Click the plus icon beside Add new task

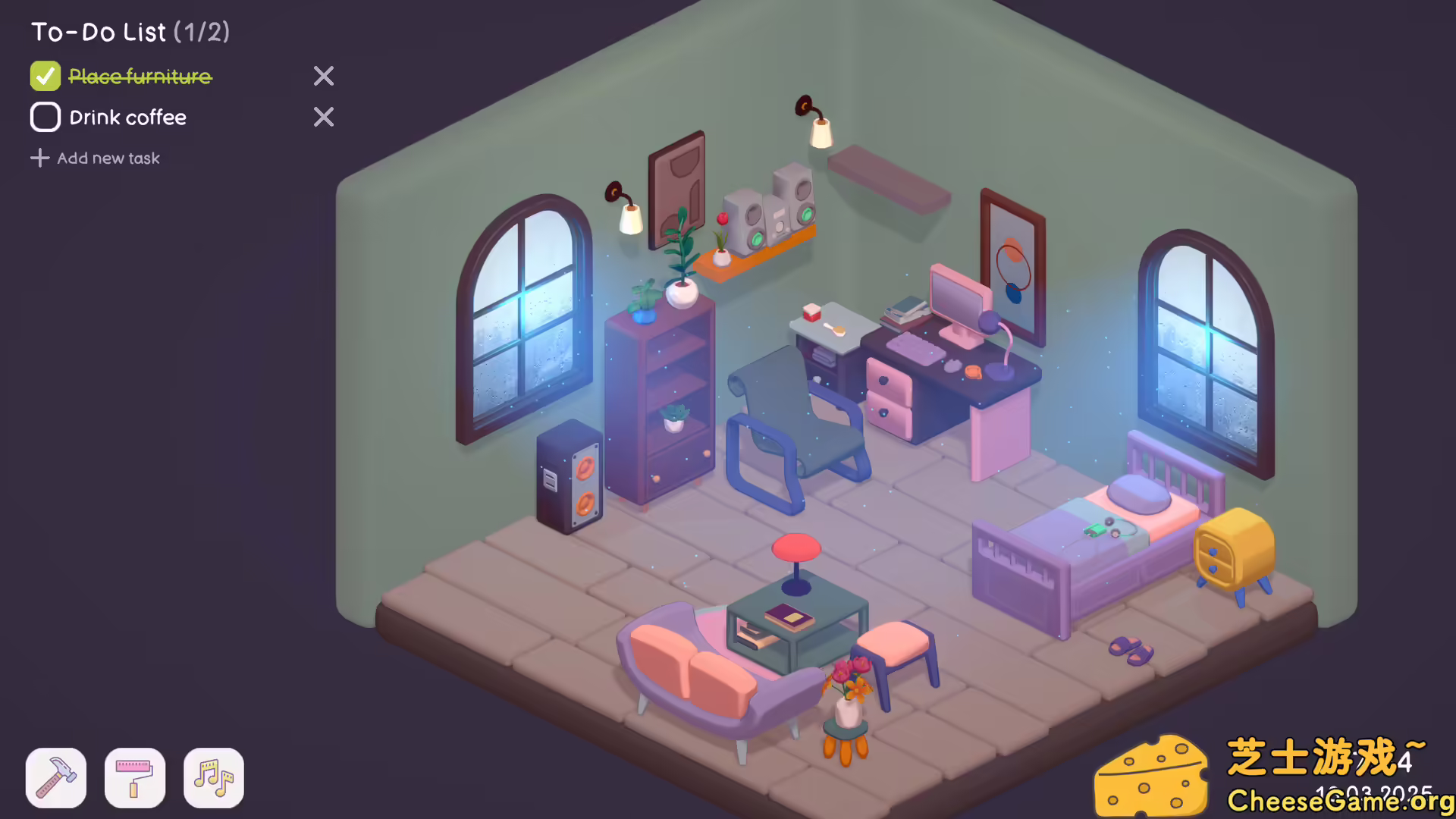tap(39, 158)
